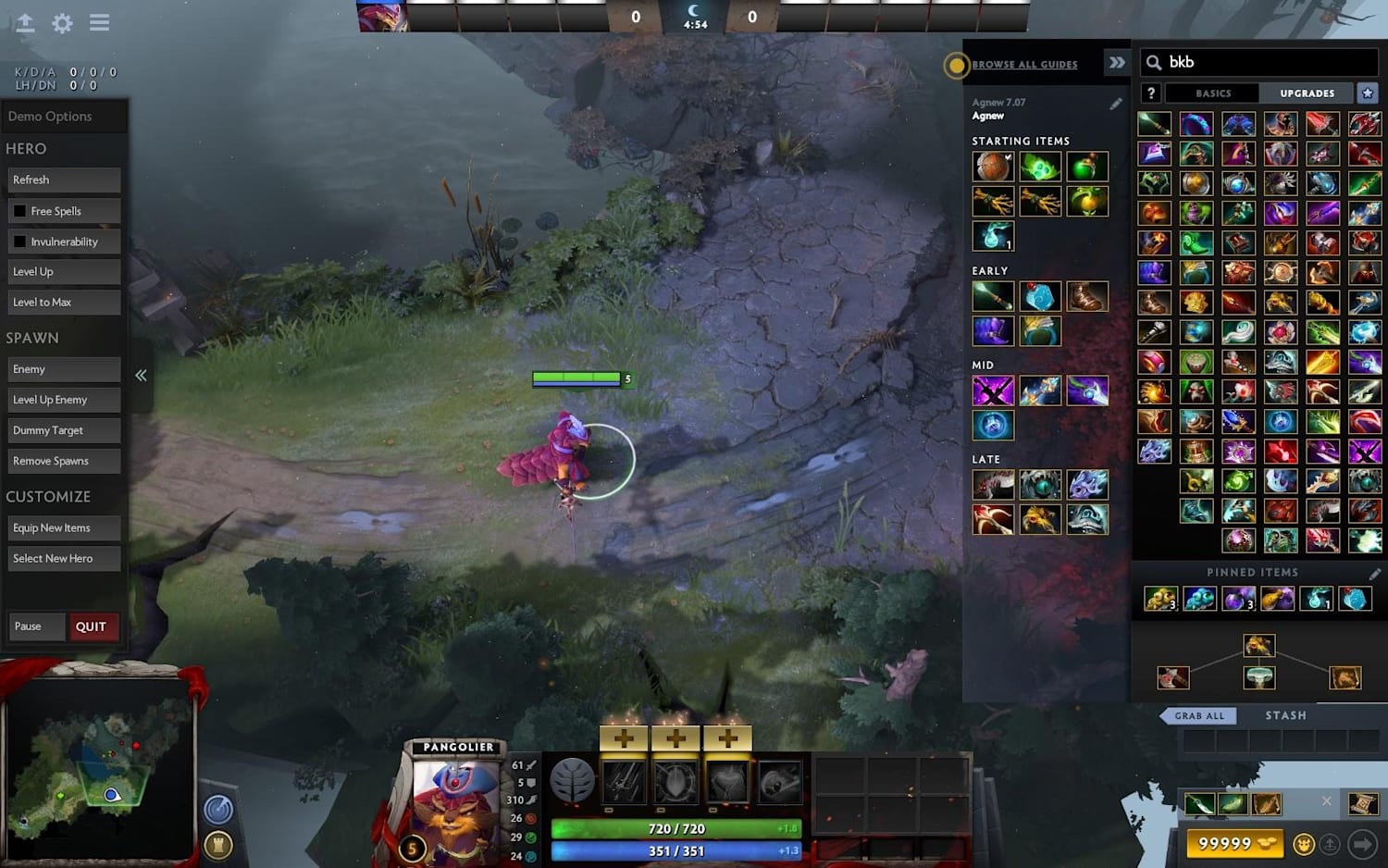This screenshot has height=868, width=1388.
Task: Open the shop item help question mark
Action: click(x=1150, y=93)
